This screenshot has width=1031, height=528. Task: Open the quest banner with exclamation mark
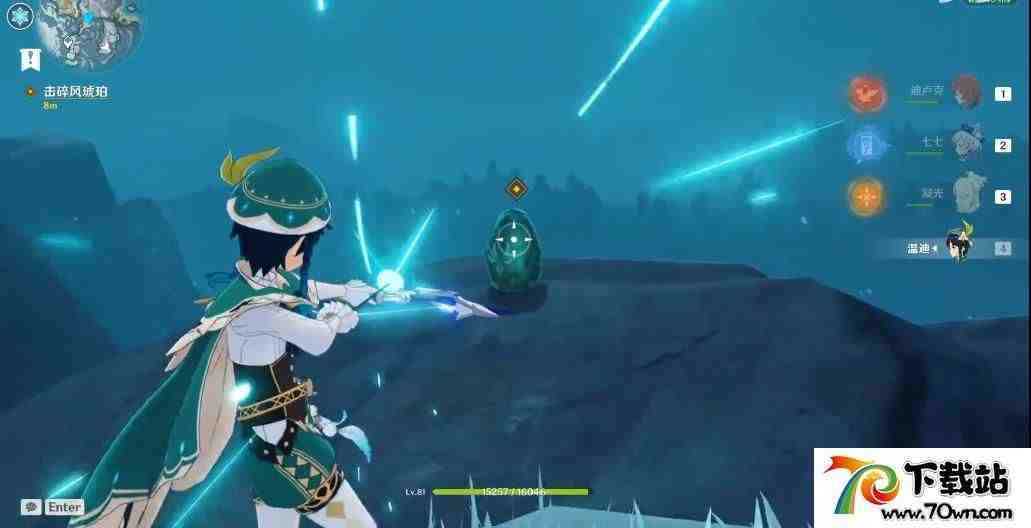(x=29, y=60)
